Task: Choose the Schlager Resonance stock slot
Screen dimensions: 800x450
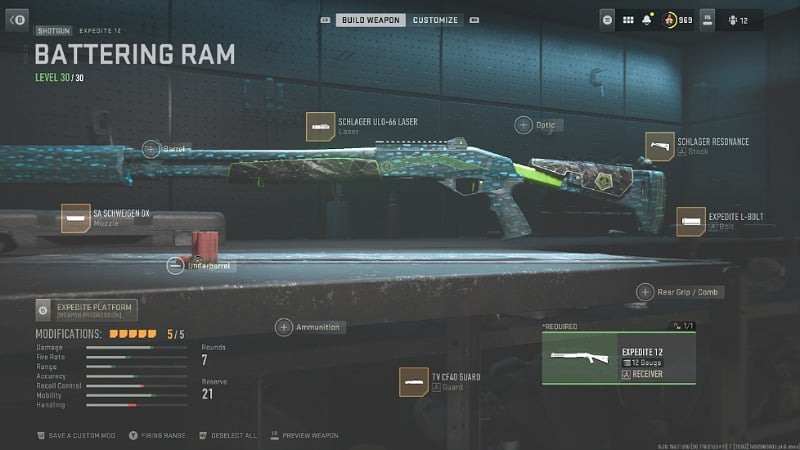Action: pyautogui.click(x=660, y=146)
